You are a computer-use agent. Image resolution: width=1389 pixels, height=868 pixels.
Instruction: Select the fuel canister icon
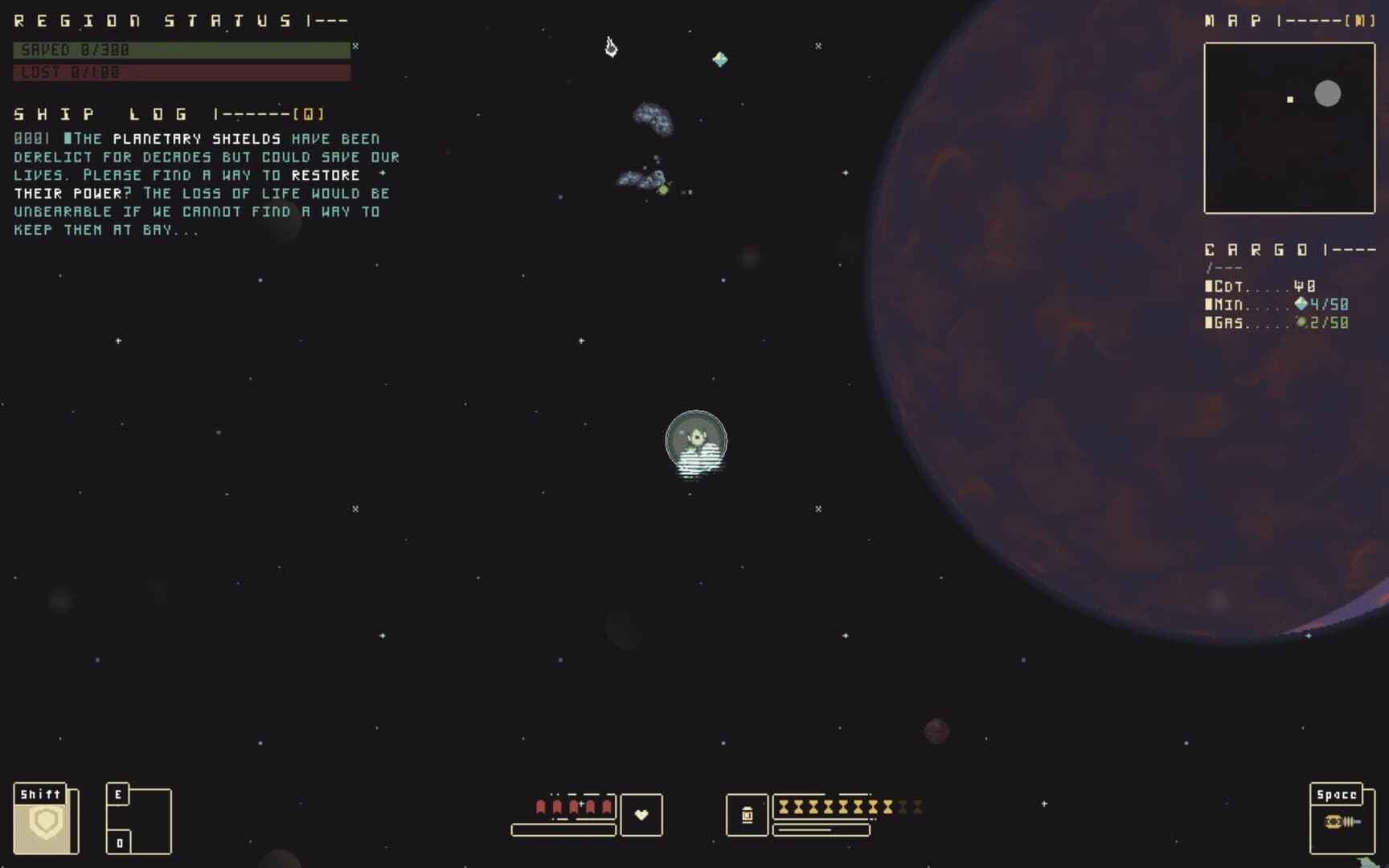click(748, 816)
